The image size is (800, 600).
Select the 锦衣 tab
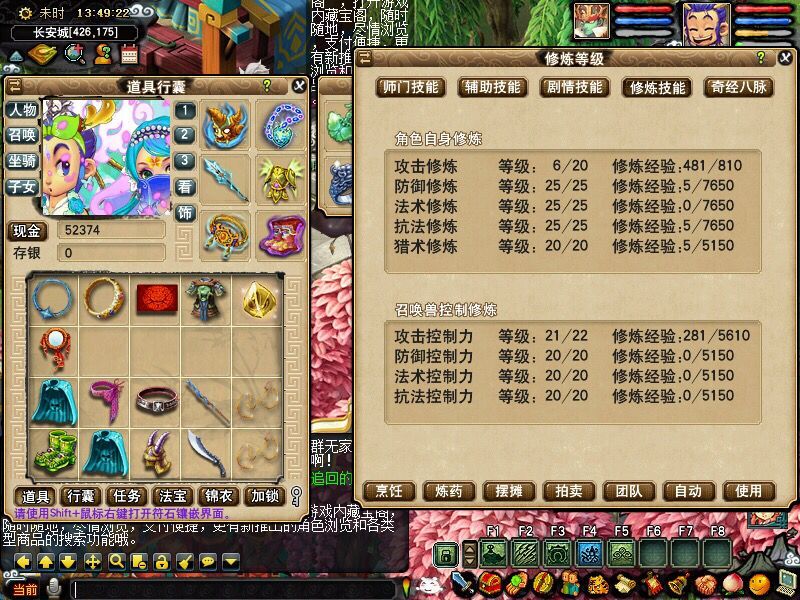click(218, 496)
